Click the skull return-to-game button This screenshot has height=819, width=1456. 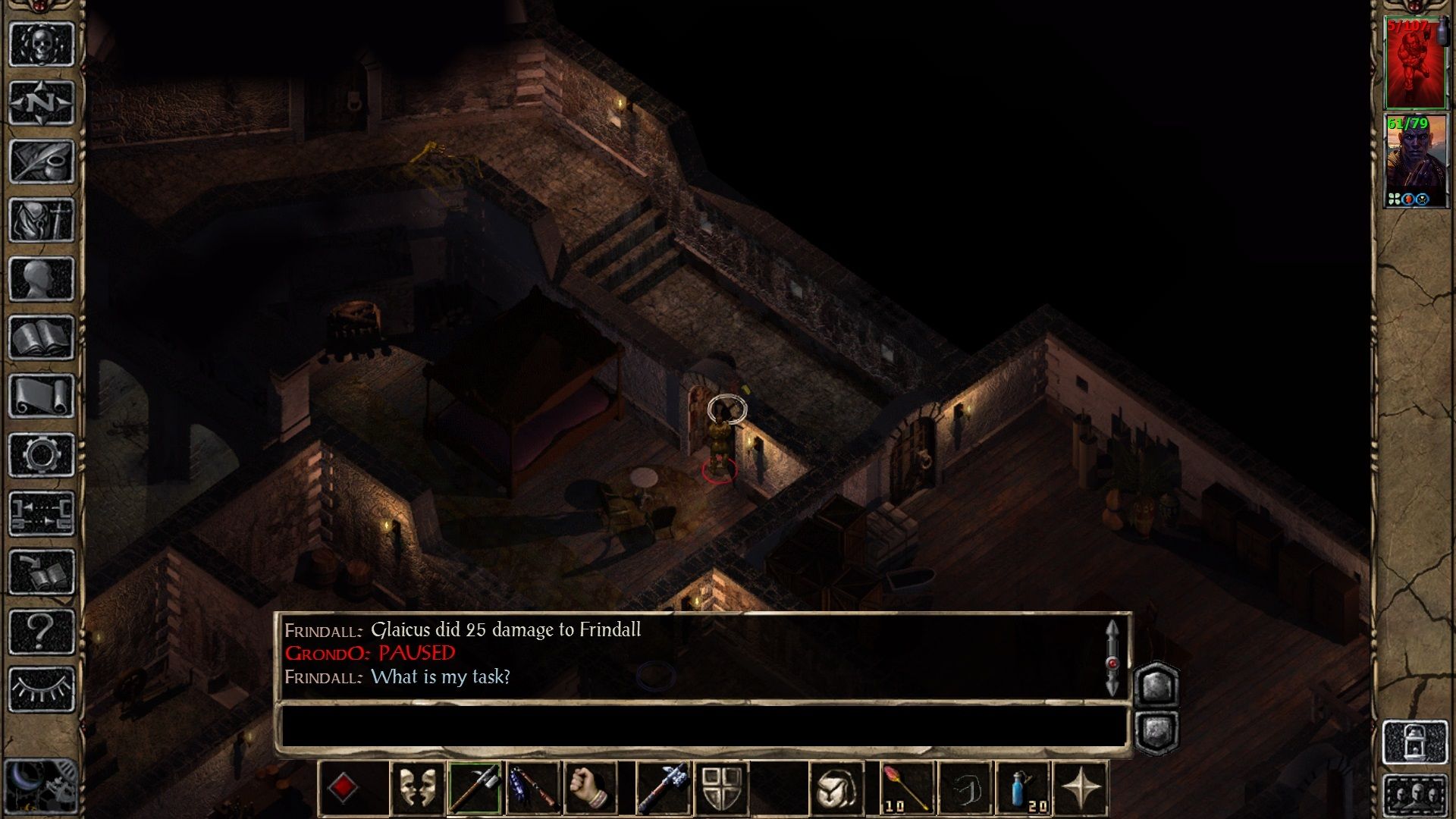click(41, 44)
